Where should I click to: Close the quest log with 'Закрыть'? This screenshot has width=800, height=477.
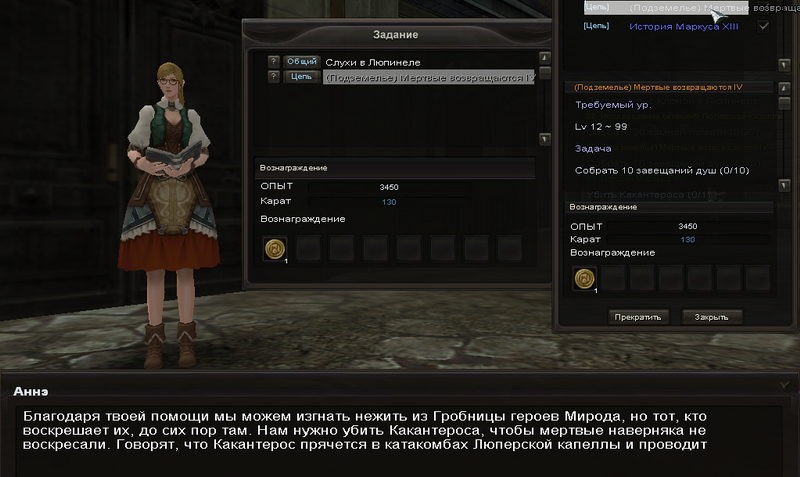coord(712,317)
